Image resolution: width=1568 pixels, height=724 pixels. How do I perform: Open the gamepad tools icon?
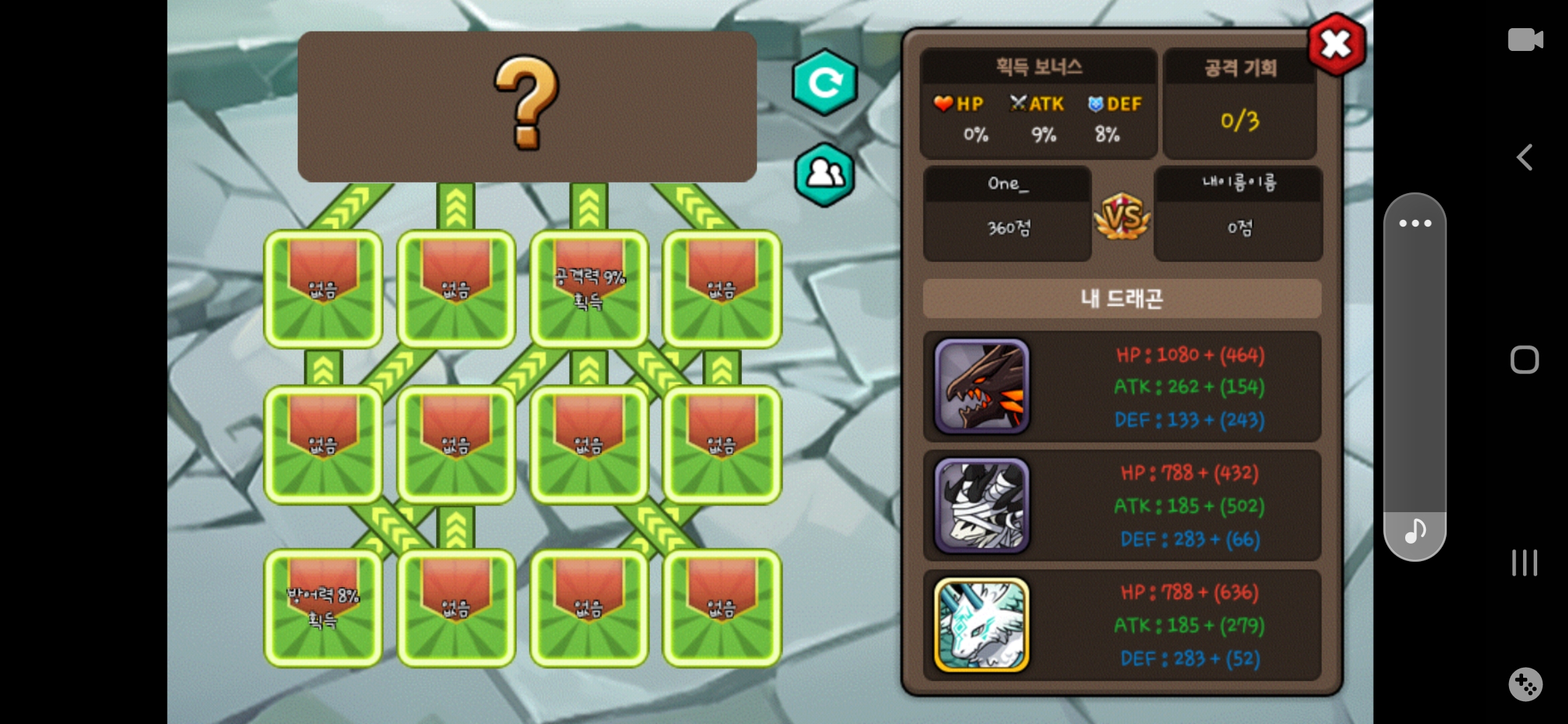coord(1525,684)
